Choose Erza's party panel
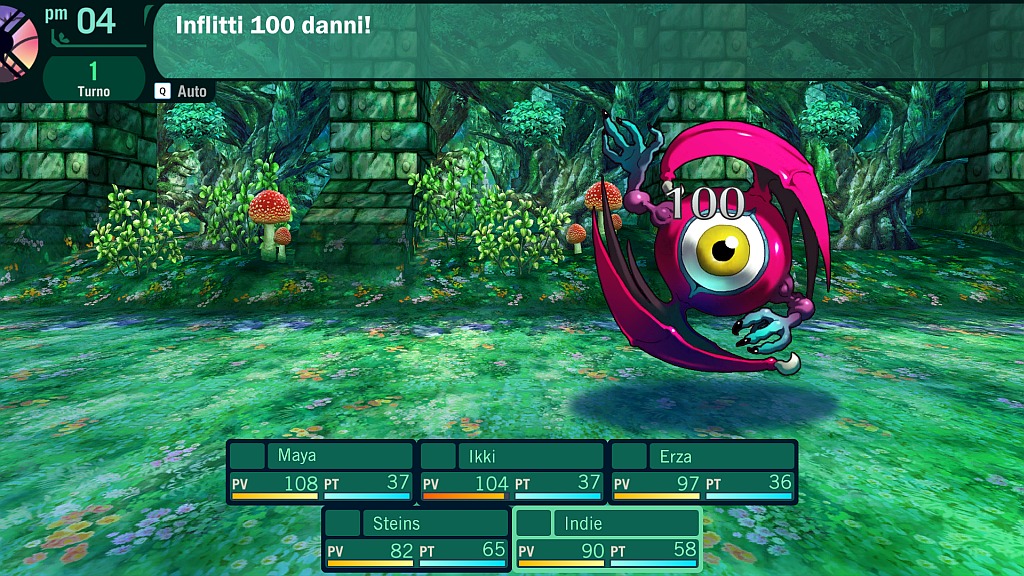 click(702, 471)
